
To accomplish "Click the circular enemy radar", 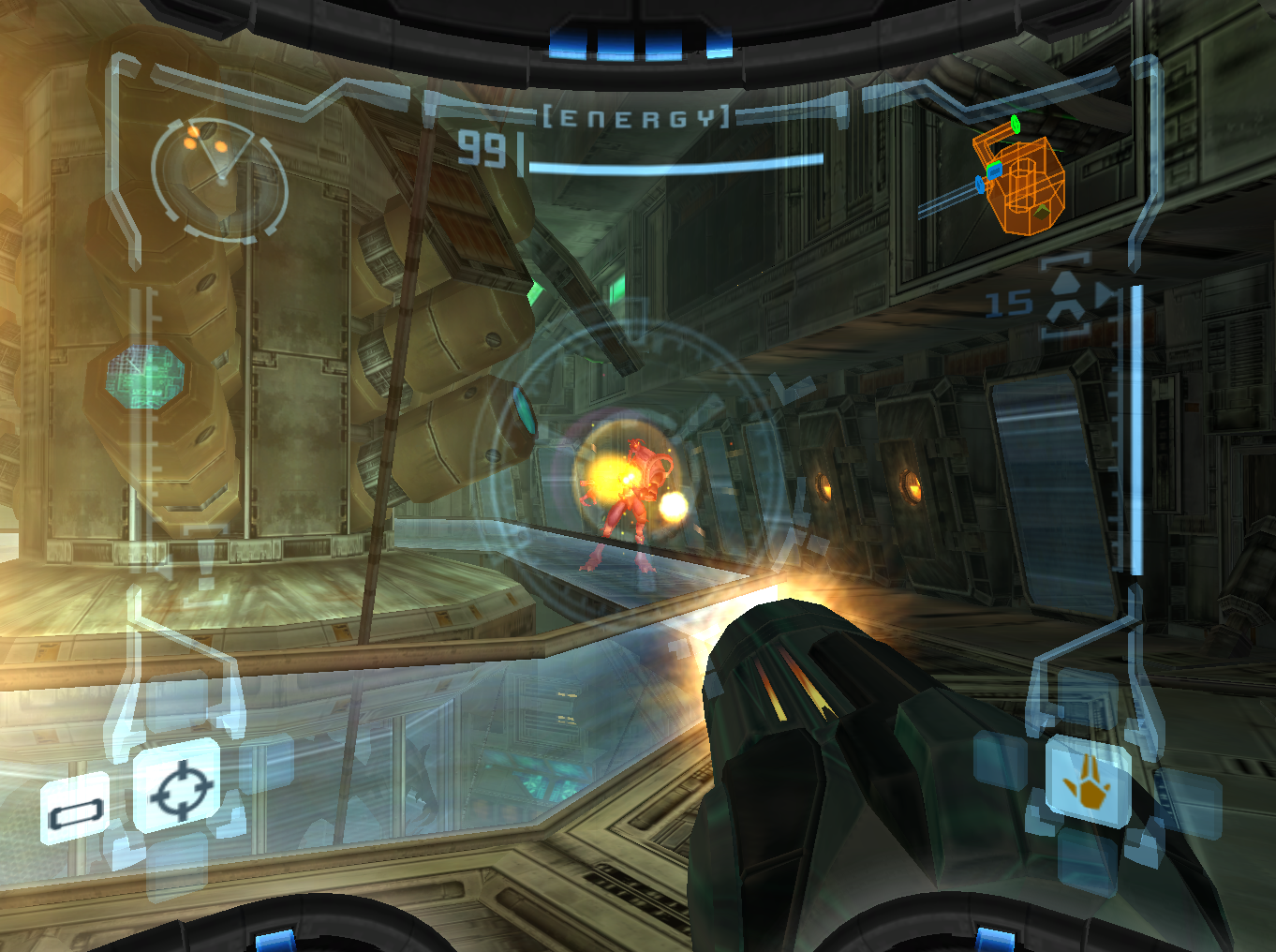I will (219, 178).
